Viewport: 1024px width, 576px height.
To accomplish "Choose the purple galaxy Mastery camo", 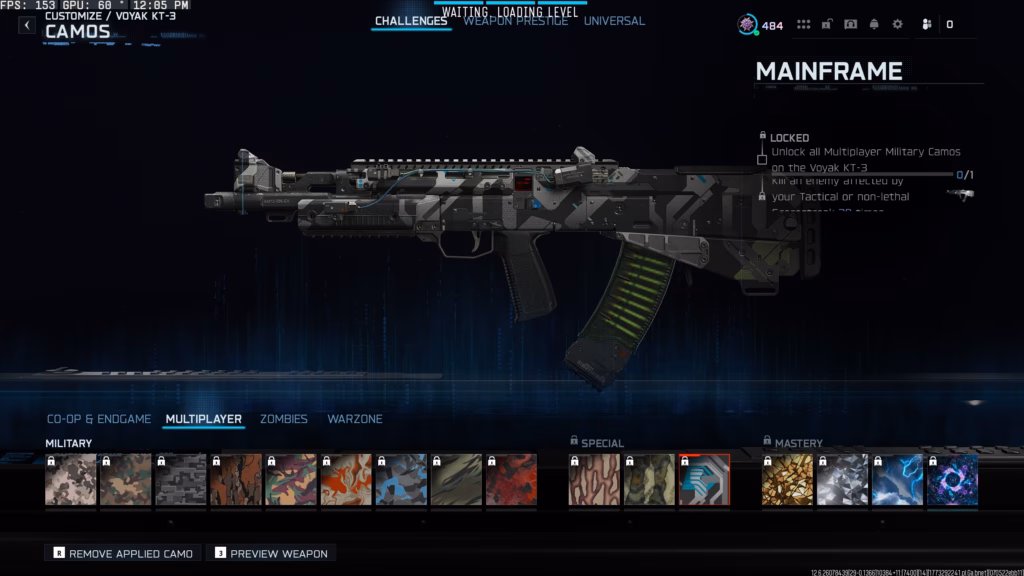I will [x=952, y=480].
